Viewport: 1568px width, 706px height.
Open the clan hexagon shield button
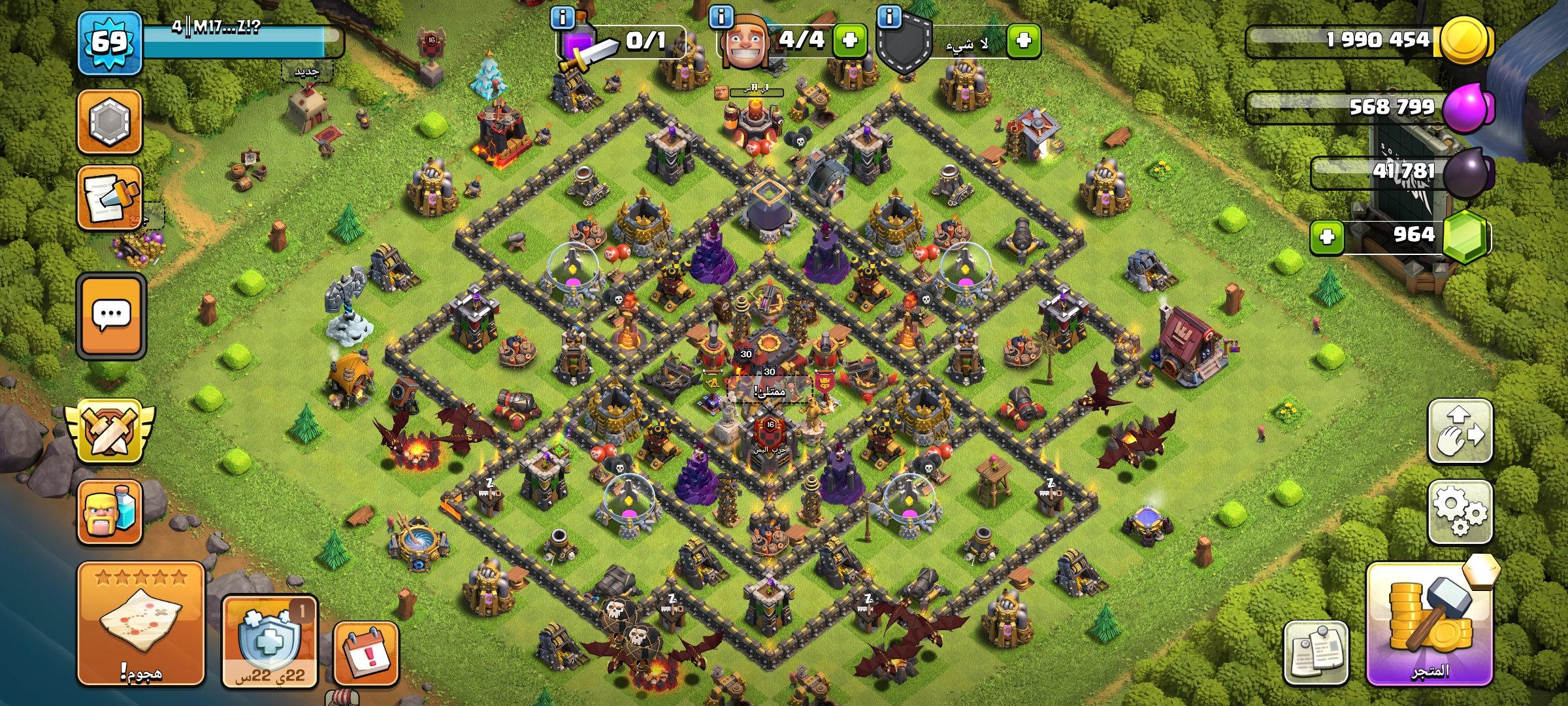109,122
